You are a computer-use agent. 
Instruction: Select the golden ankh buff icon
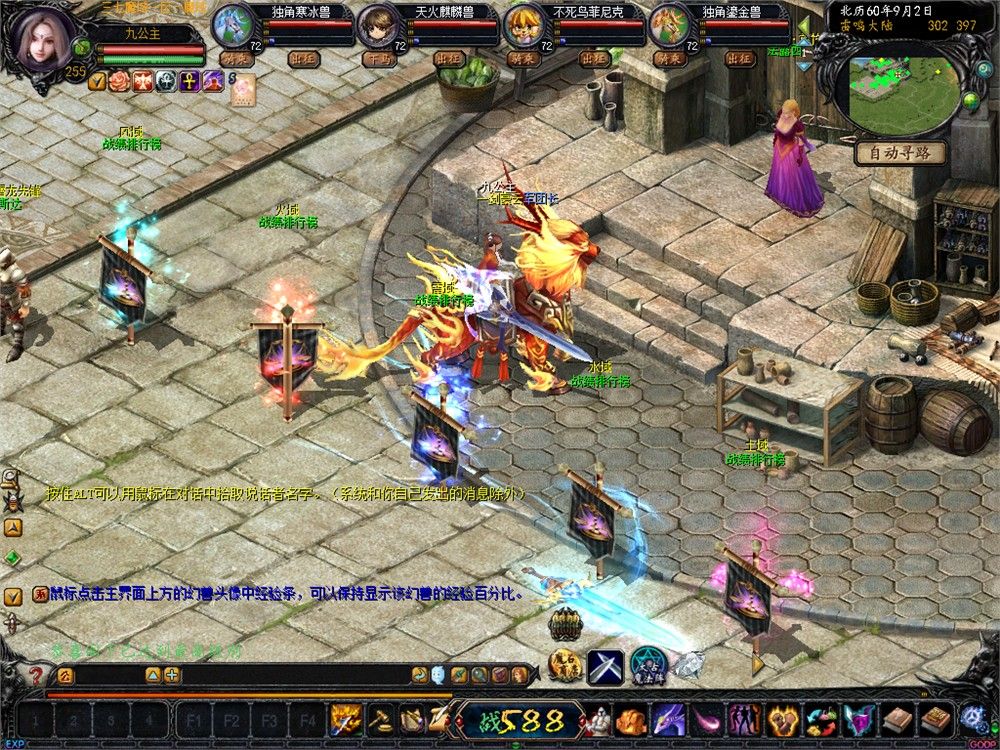pos(189,81)
